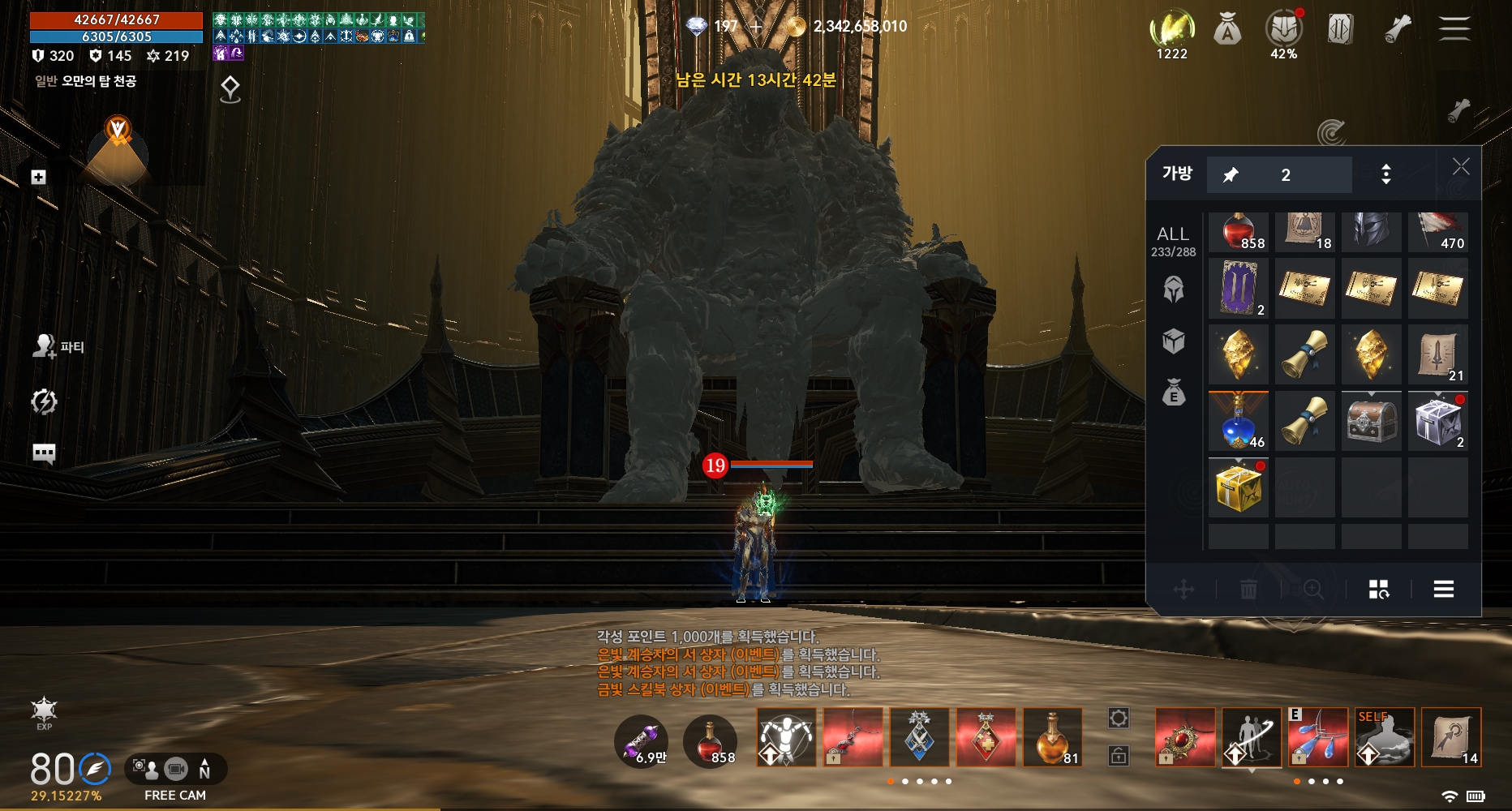This screenshot has width=1512, height=811.
Task: Open the main hamburger menu
Action: (x=1454, y=28)
